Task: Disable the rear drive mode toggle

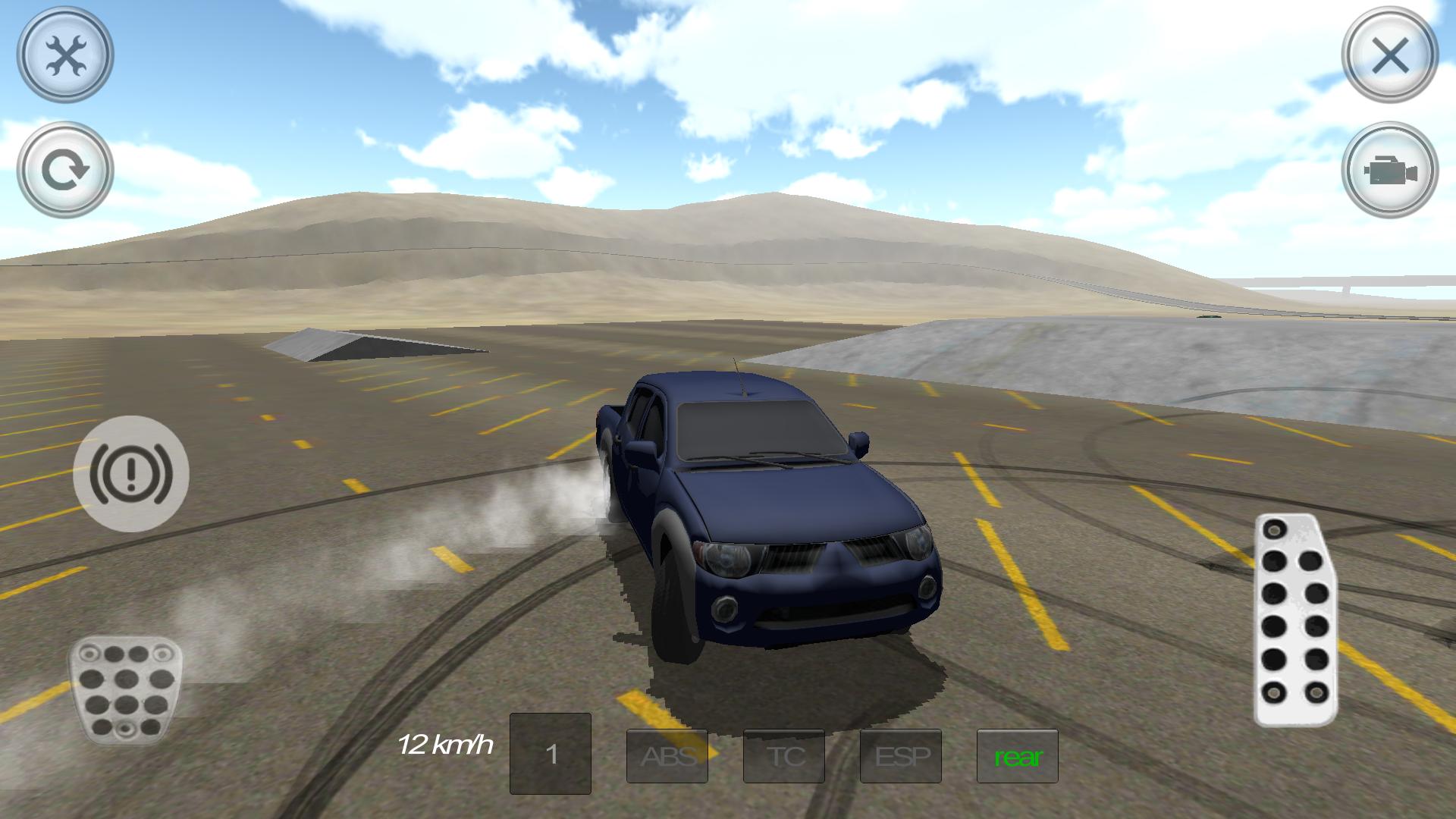Action: [x=1018, y=756]
